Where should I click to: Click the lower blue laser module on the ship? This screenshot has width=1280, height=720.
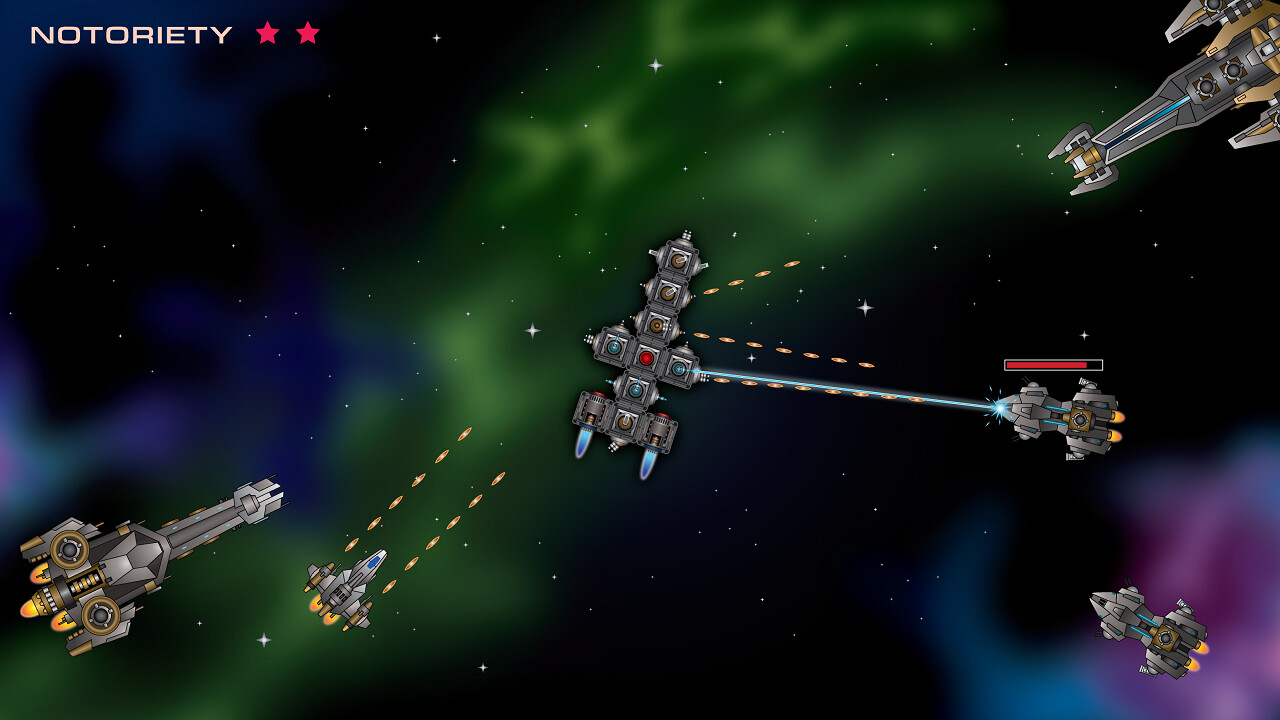[636, 390]
